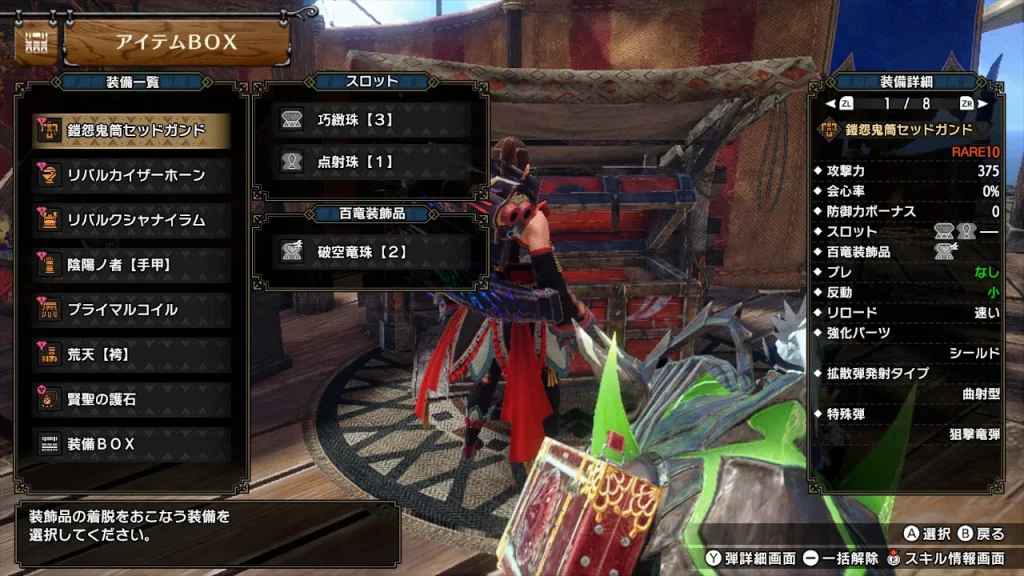Go to previous equipment detail page arrow

(x=831, y=103)
